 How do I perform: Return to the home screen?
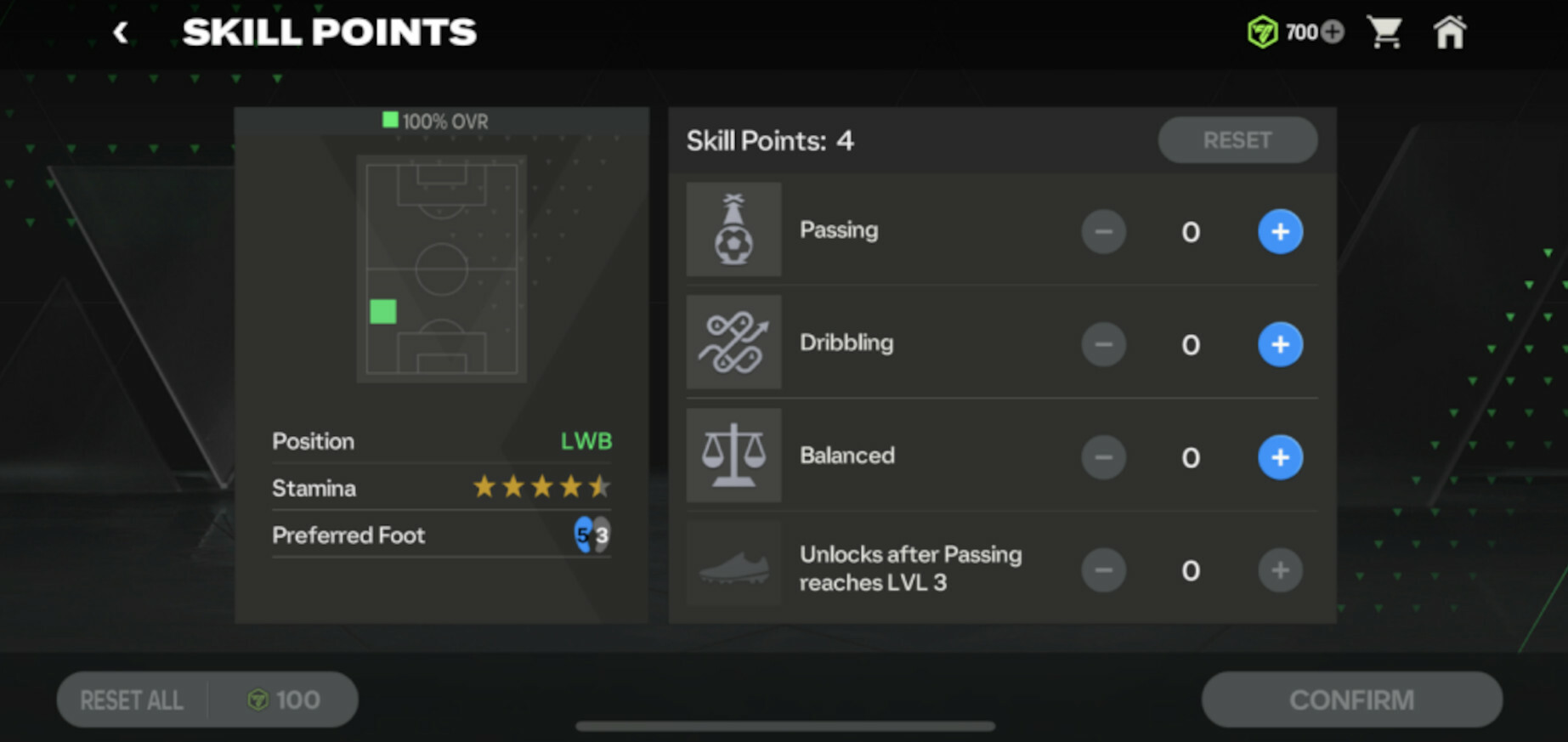pos(1450,33)
